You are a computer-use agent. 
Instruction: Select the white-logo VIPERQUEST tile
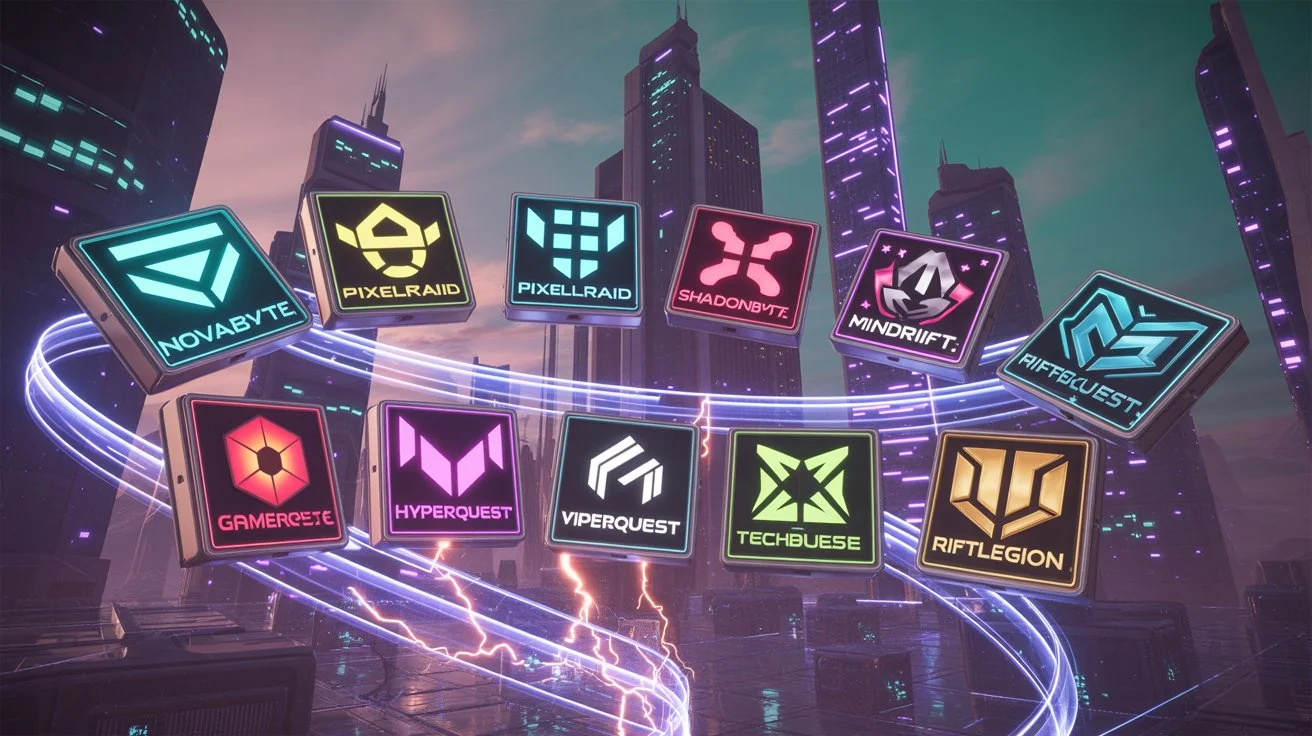[x=622, y=483]
